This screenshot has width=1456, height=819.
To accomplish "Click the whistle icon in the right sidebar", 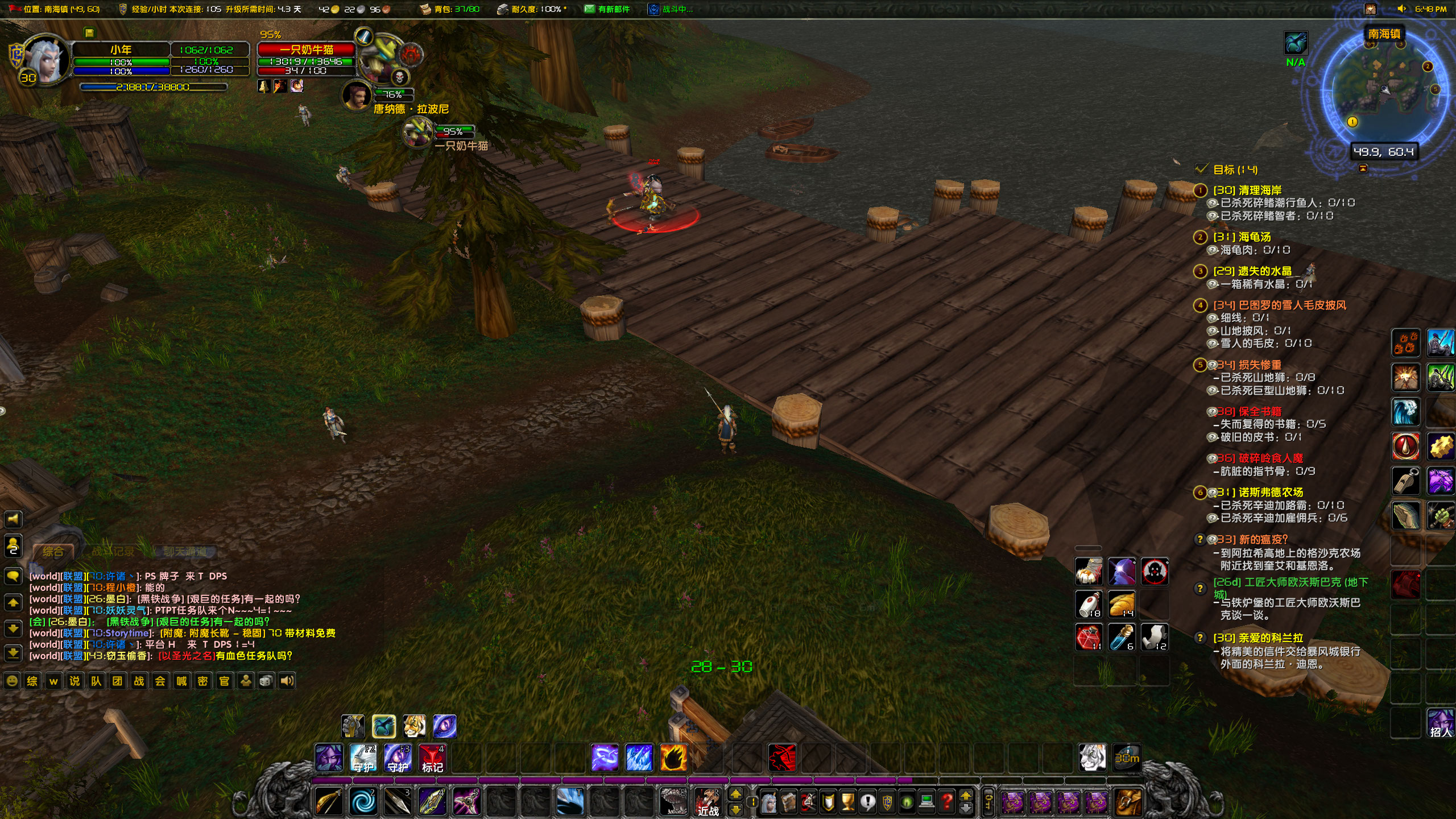I will 1405,481.
